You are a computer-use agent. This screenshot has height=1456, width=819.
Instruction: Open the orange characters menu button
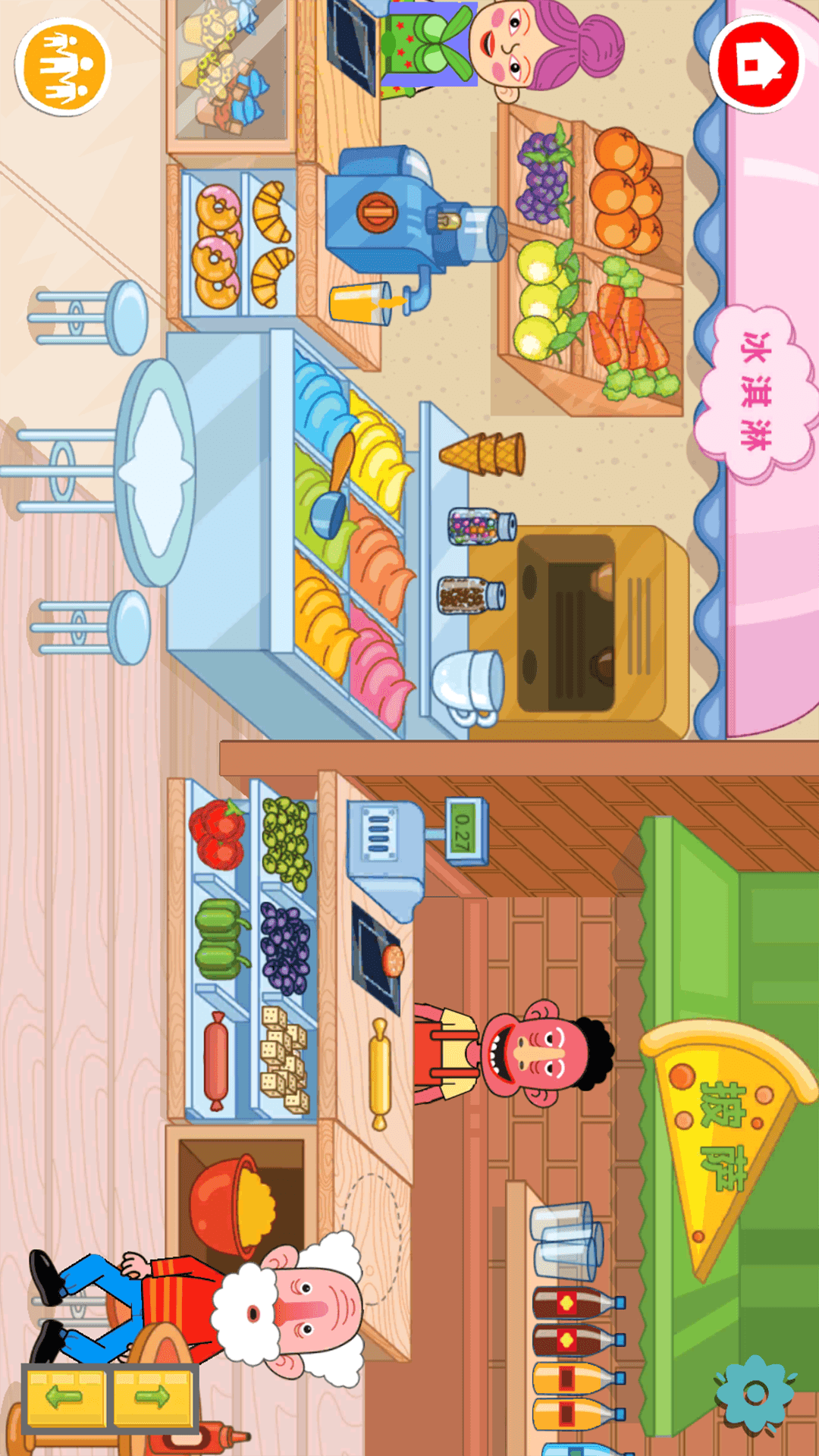click(x=64, y=67)
